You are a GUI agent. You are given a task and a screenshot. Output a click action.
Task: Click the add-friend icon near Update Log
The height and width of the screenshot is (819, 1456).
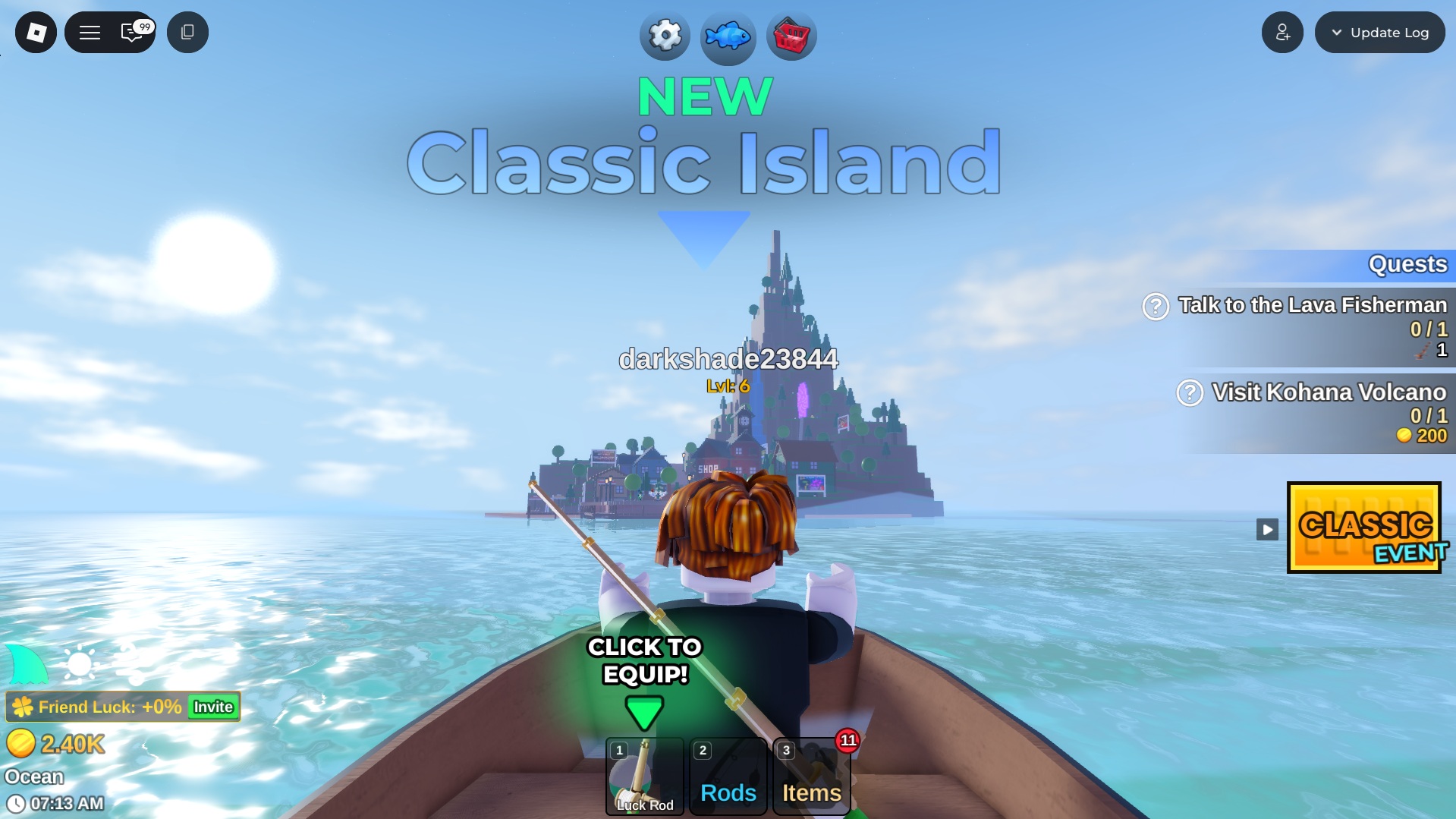point(1282,32)
